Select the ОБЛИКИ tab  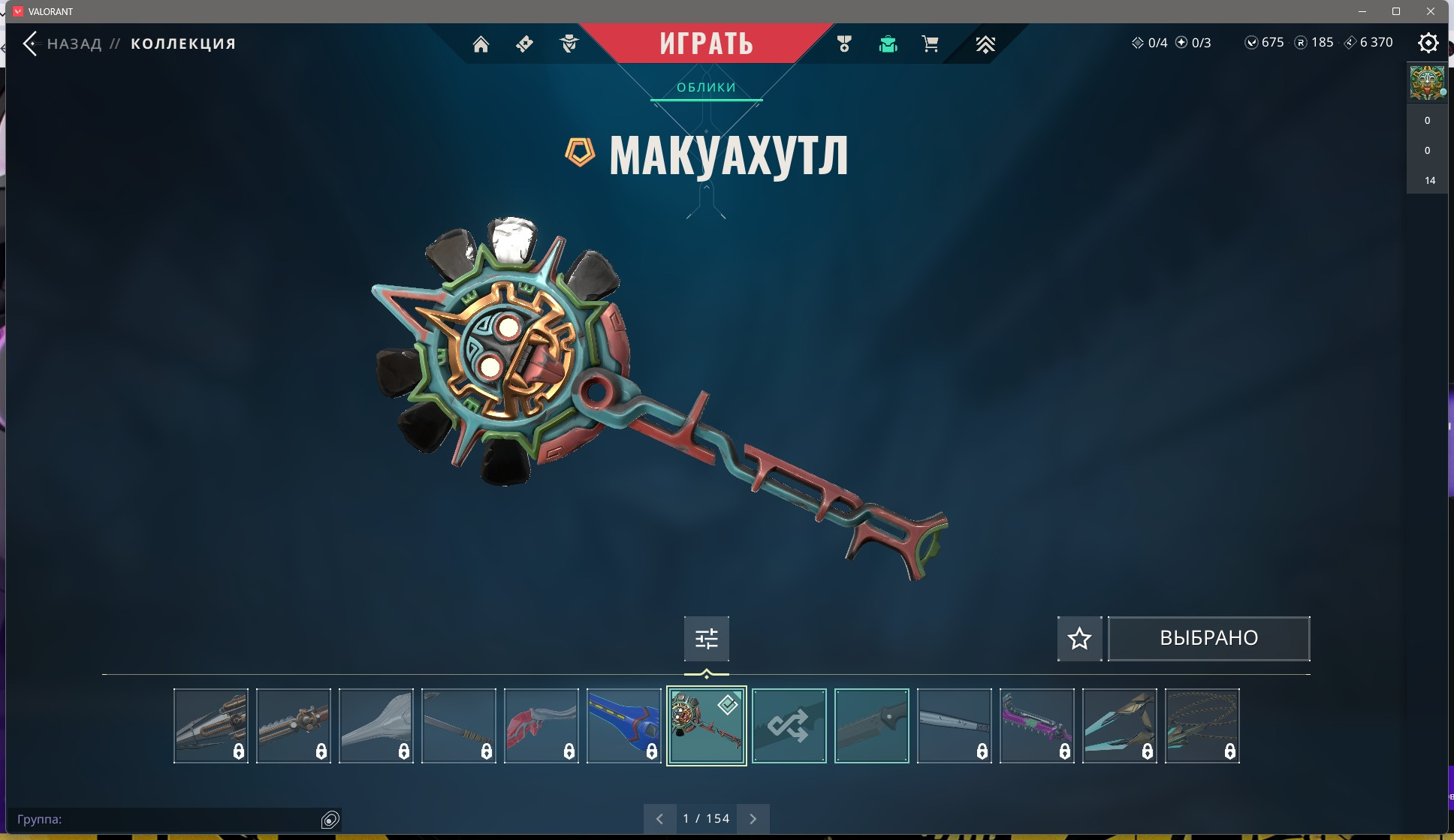(x=706, y=88)
